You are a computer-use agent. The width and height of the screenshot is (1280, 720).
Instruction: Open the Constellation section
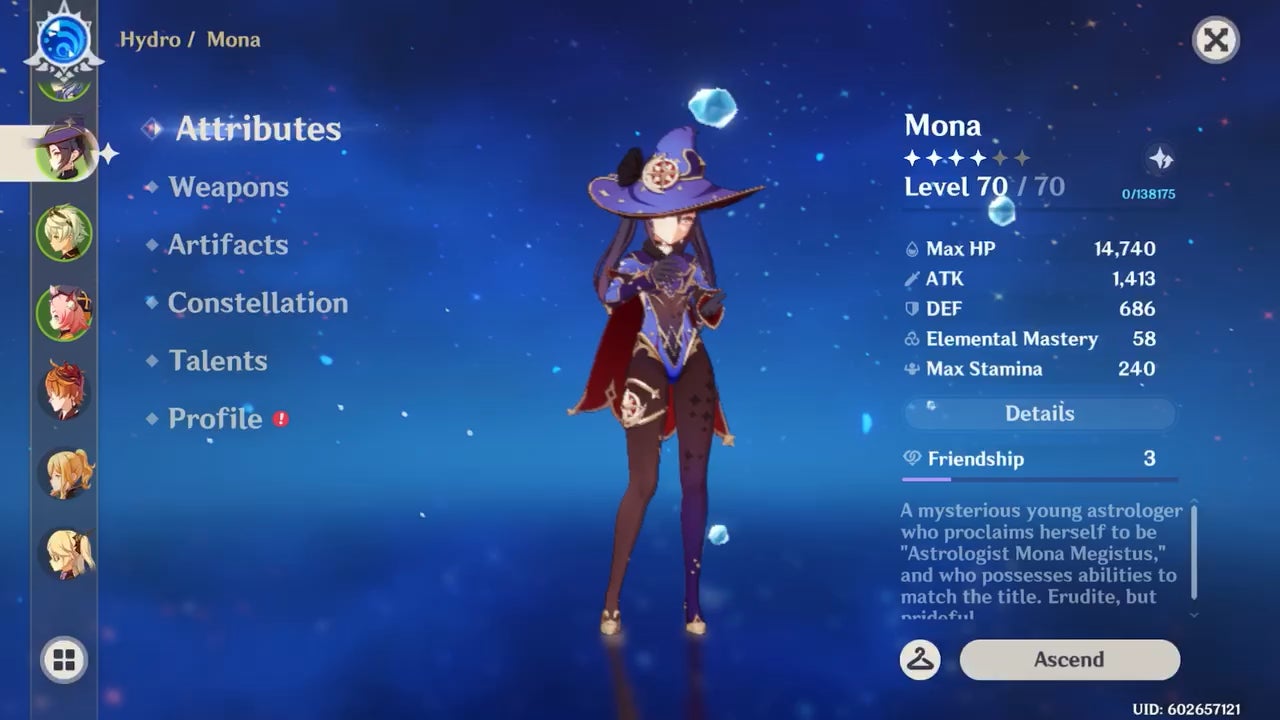pyautogui.click(x=258, y=303)
